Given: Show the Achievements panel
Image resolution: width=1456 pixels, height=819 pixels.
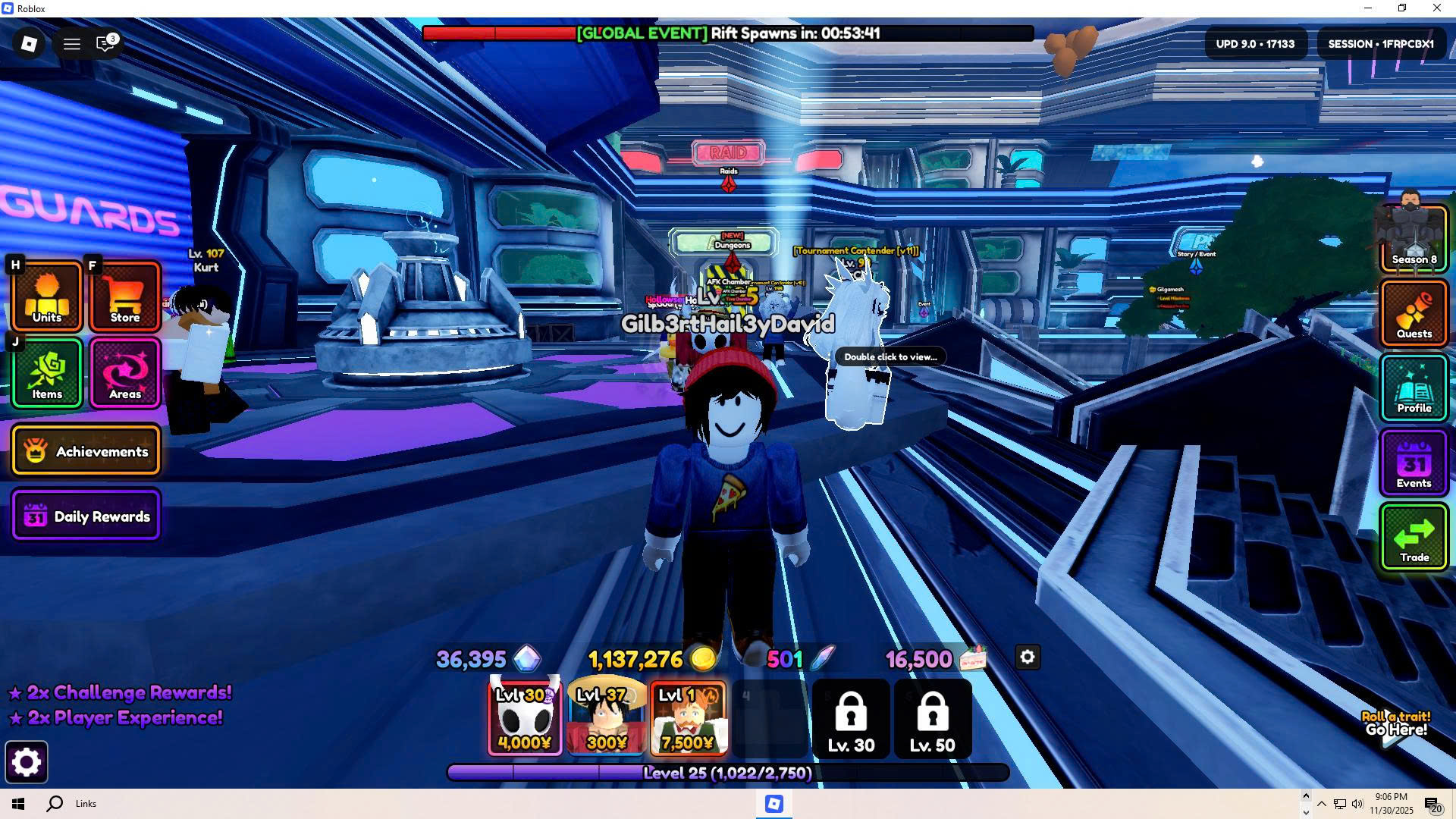Looking at the screenshot, I should (86, 451).
